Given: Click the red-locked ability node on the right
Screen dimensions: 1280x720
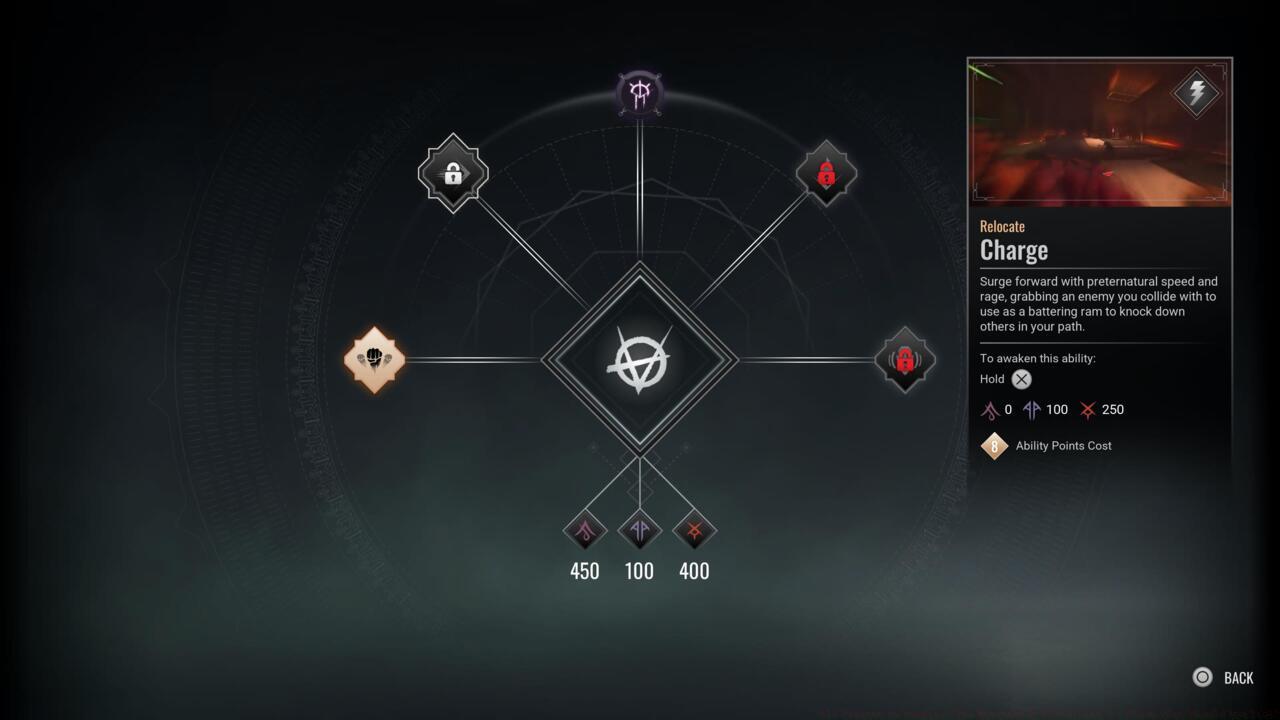Looking at the screenshot, I should pyautogui.click(x=904, y=360).
